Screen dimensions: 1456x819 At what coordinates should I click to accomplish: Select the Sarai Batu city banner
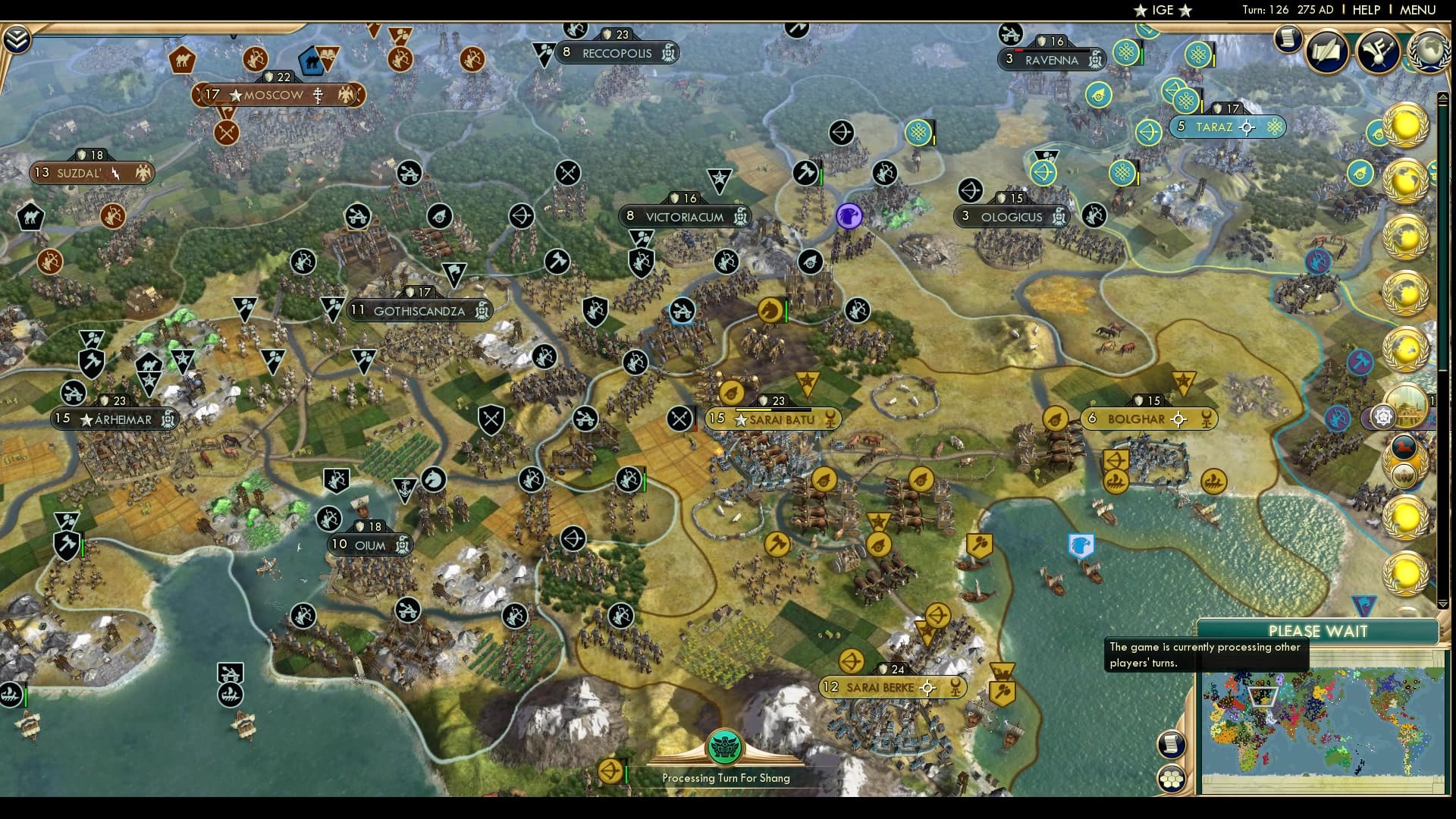(773, 418)
